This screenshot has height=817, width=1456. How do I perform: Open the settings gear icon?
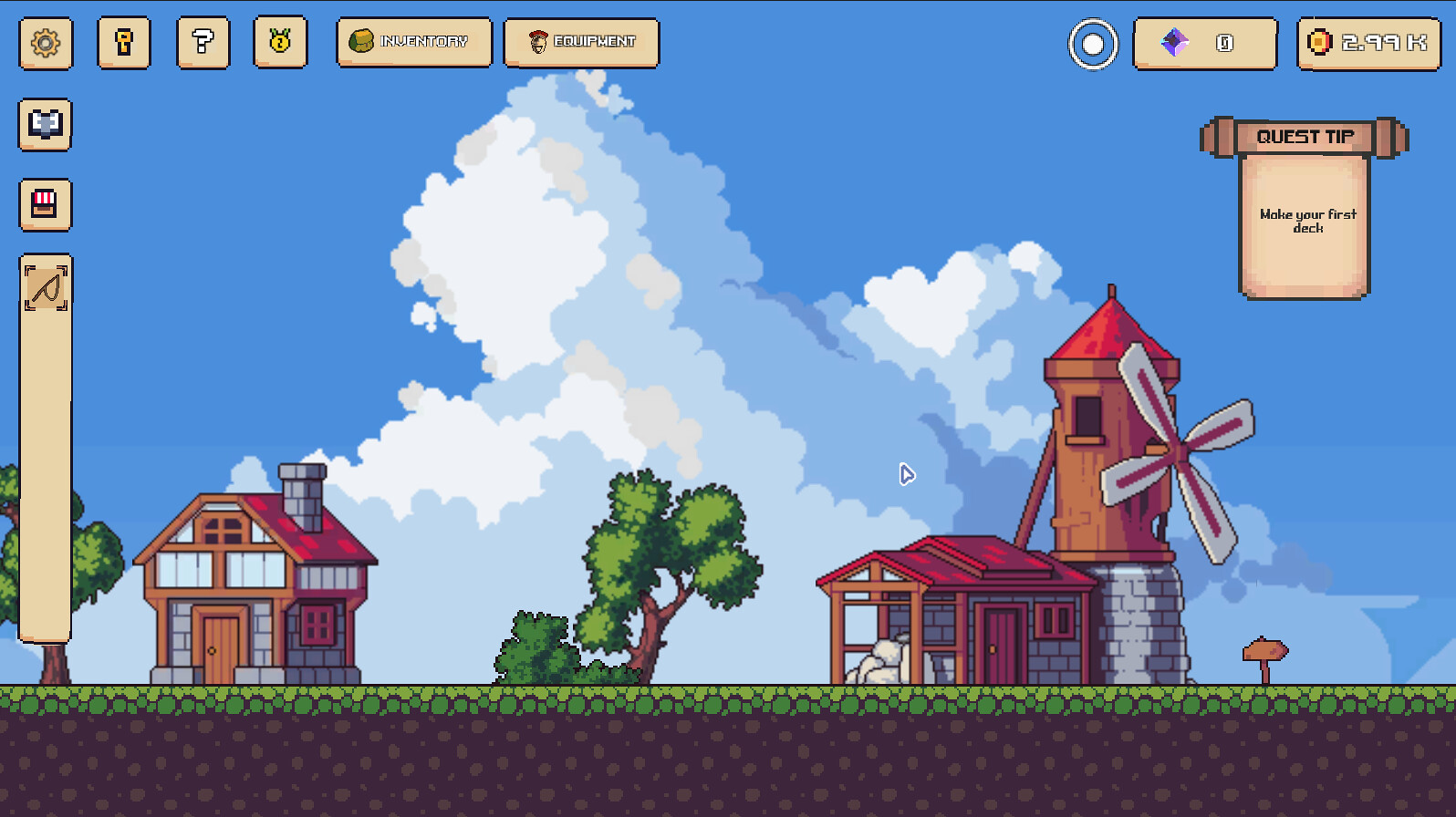click(x=44, y=42)
